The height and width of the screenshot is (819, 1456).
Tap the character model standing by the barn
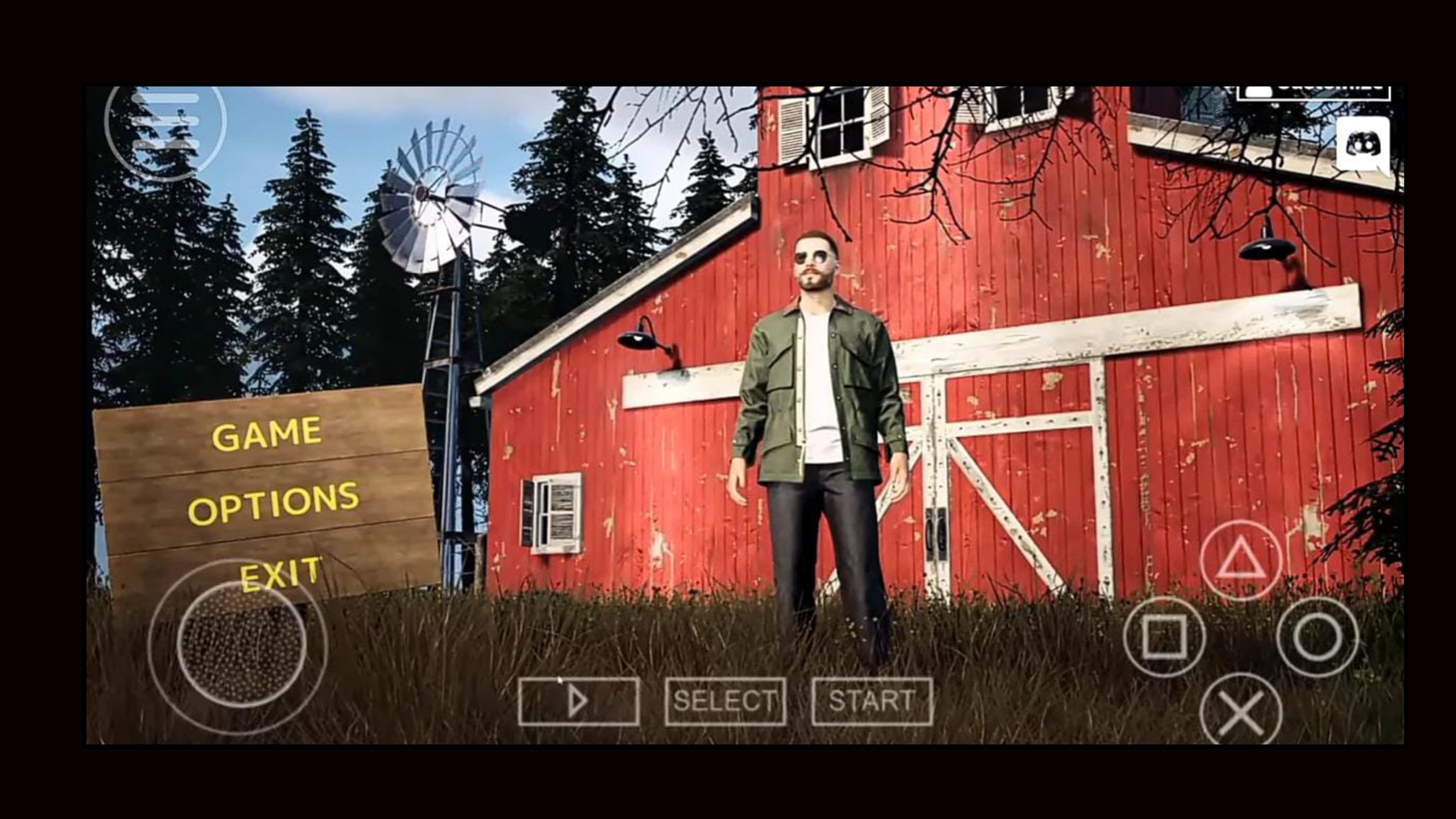[817, 419]
